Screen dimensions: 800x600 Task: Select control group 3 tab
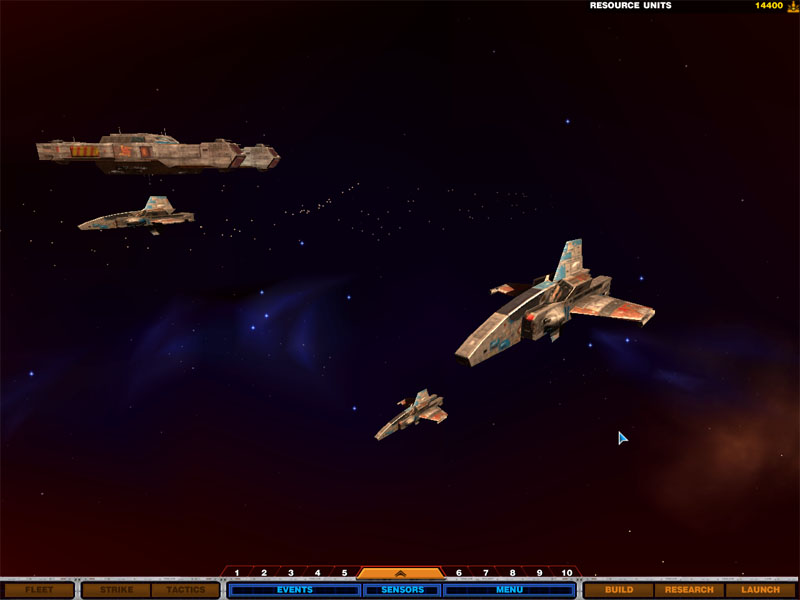click(x=291, y=573)
